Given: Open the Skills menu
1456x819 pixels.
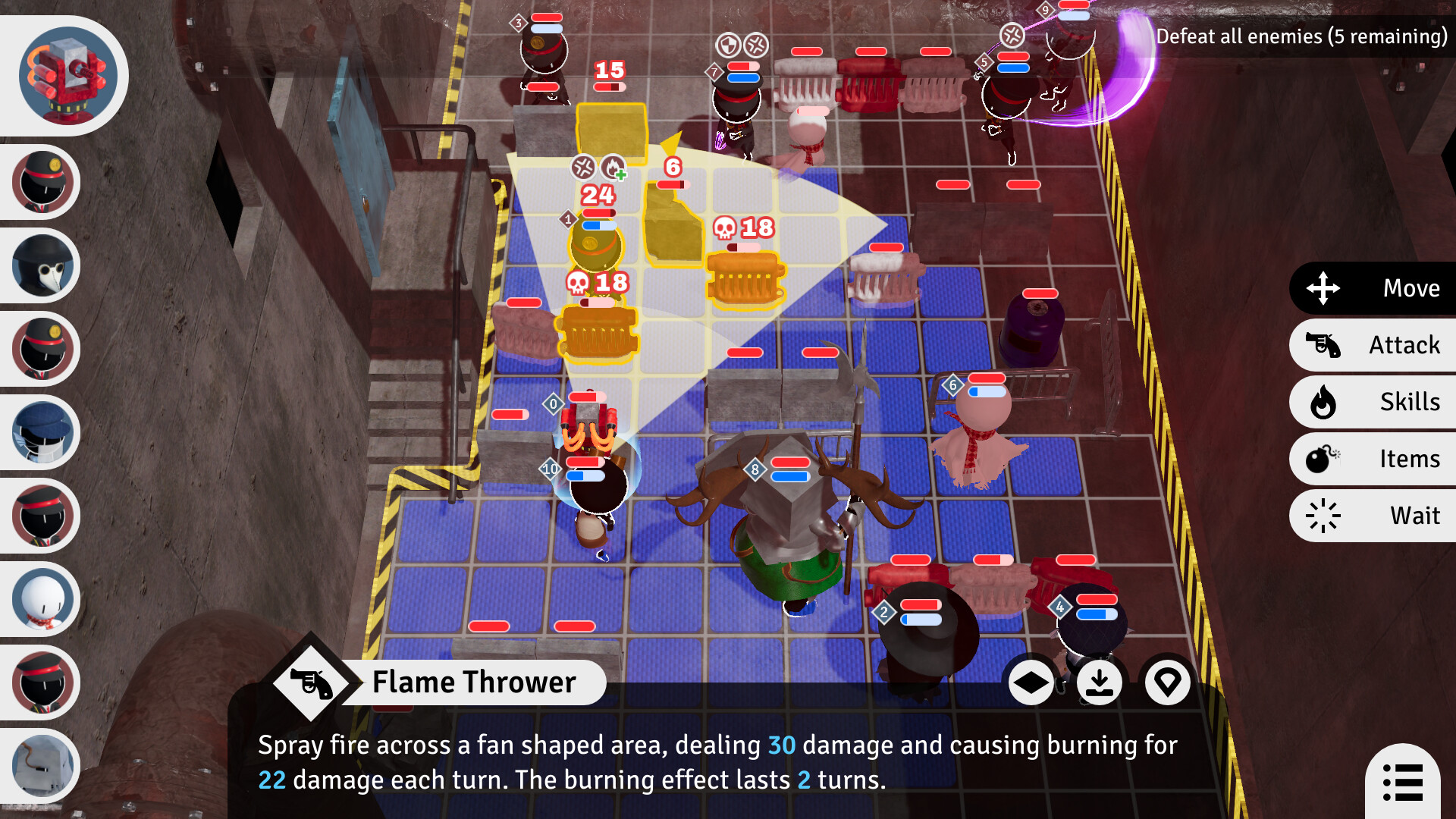Looking at the screenshot, I should click(1373, 402).
